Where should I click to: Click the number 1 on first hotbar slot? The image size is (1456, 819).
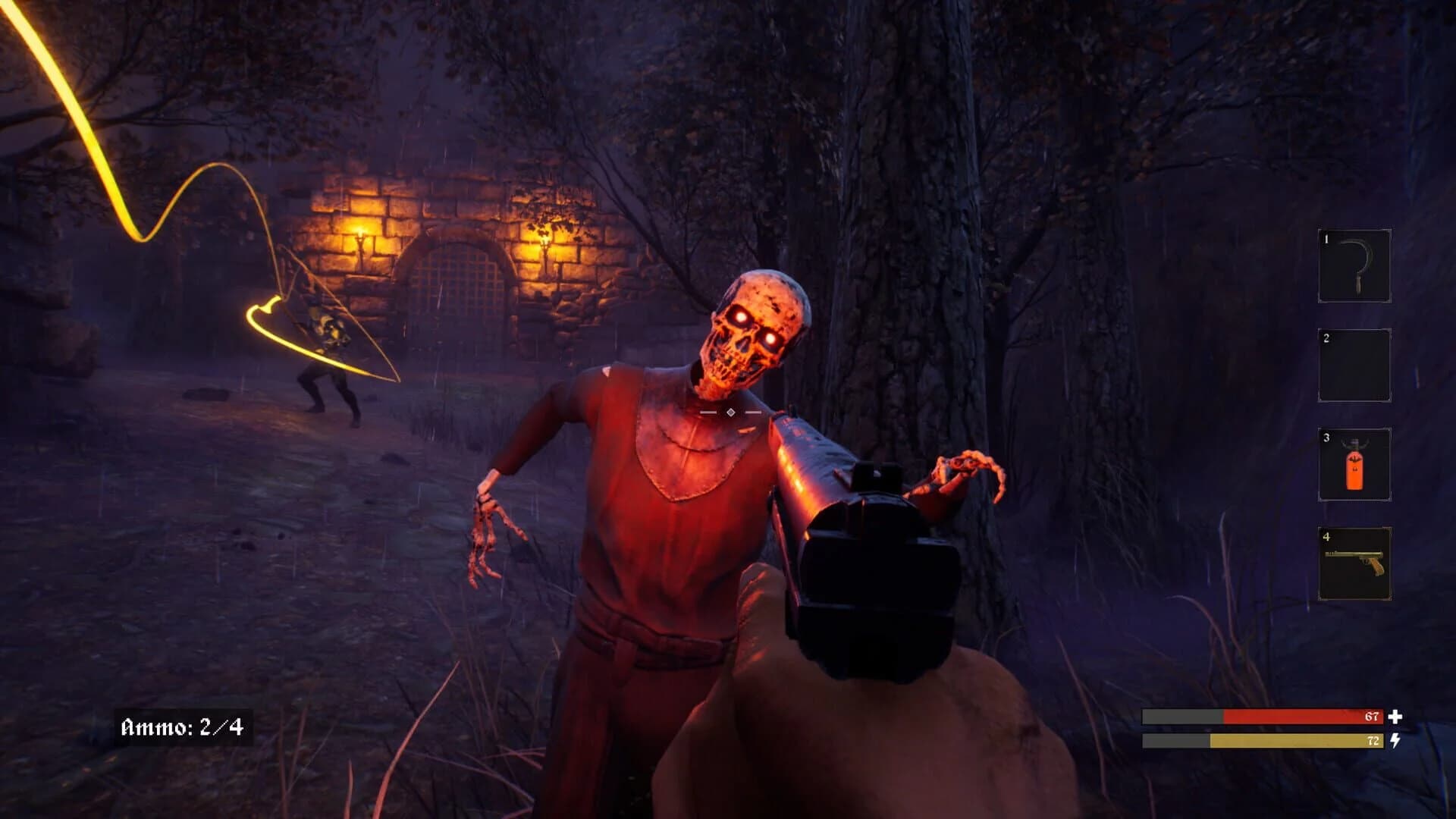coord(1326,240)
